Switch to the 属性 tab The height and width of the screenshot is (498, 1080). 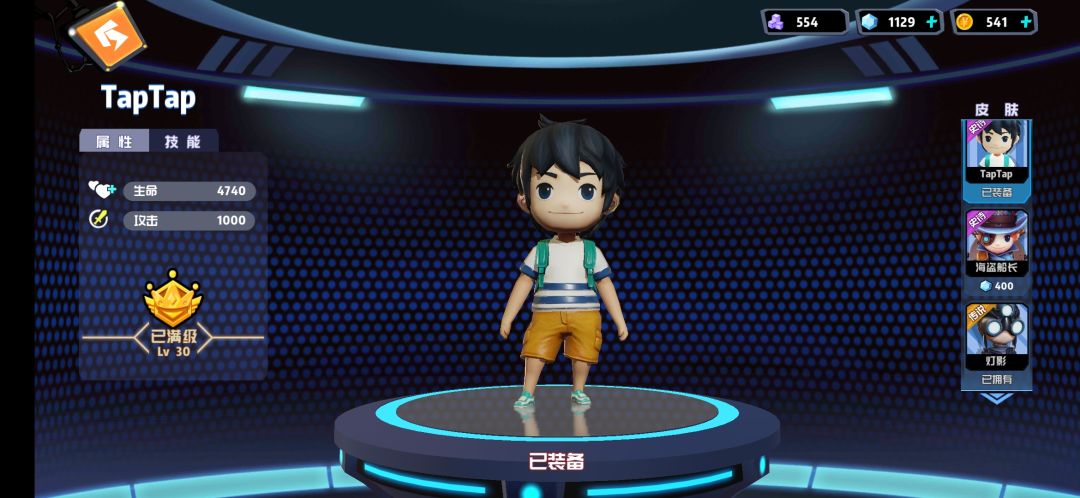tap(114, 141)
